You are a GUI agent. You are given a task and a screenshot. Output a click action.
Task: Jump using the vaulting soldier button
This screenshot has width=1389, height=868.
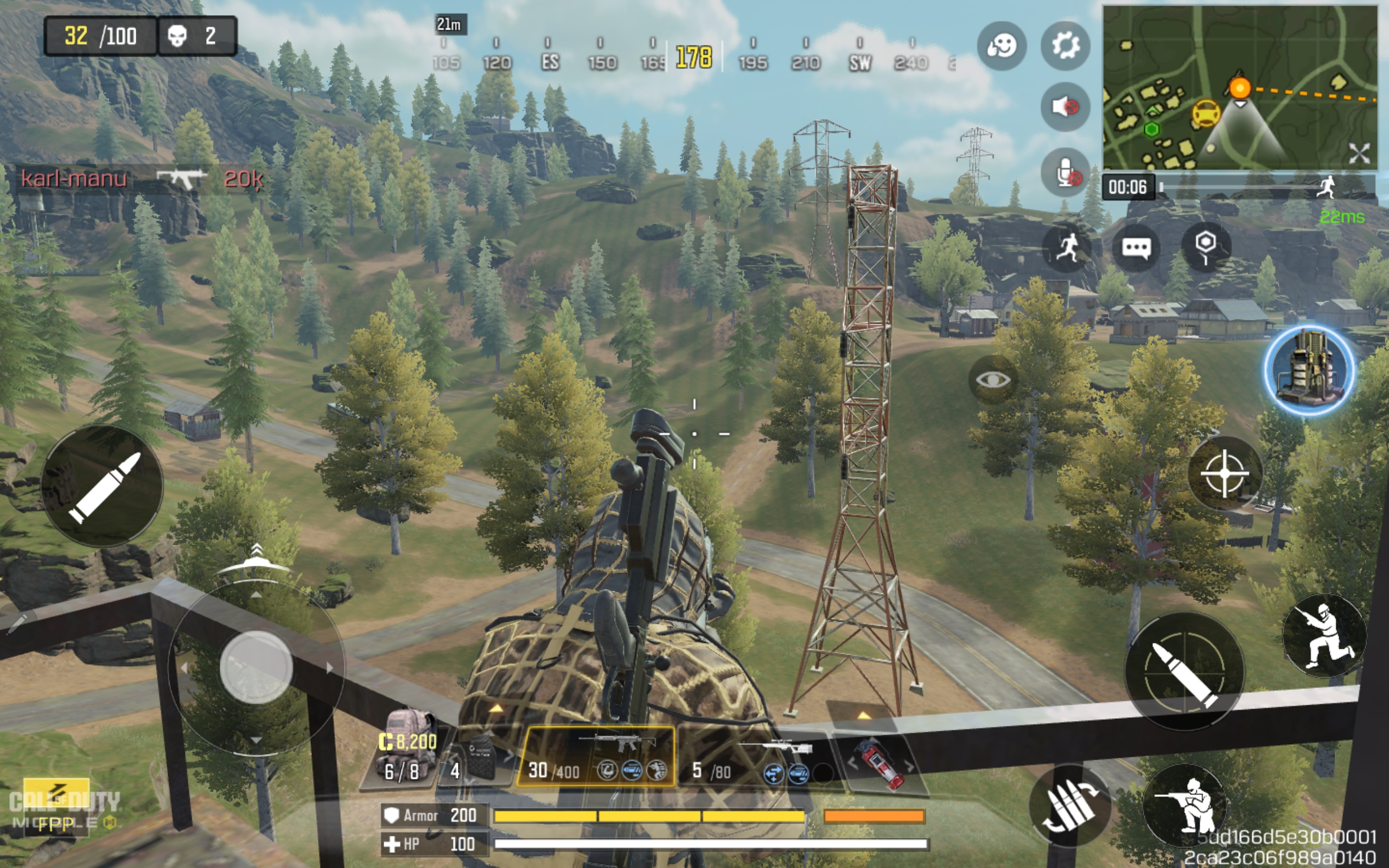(x=1324, y=636)
